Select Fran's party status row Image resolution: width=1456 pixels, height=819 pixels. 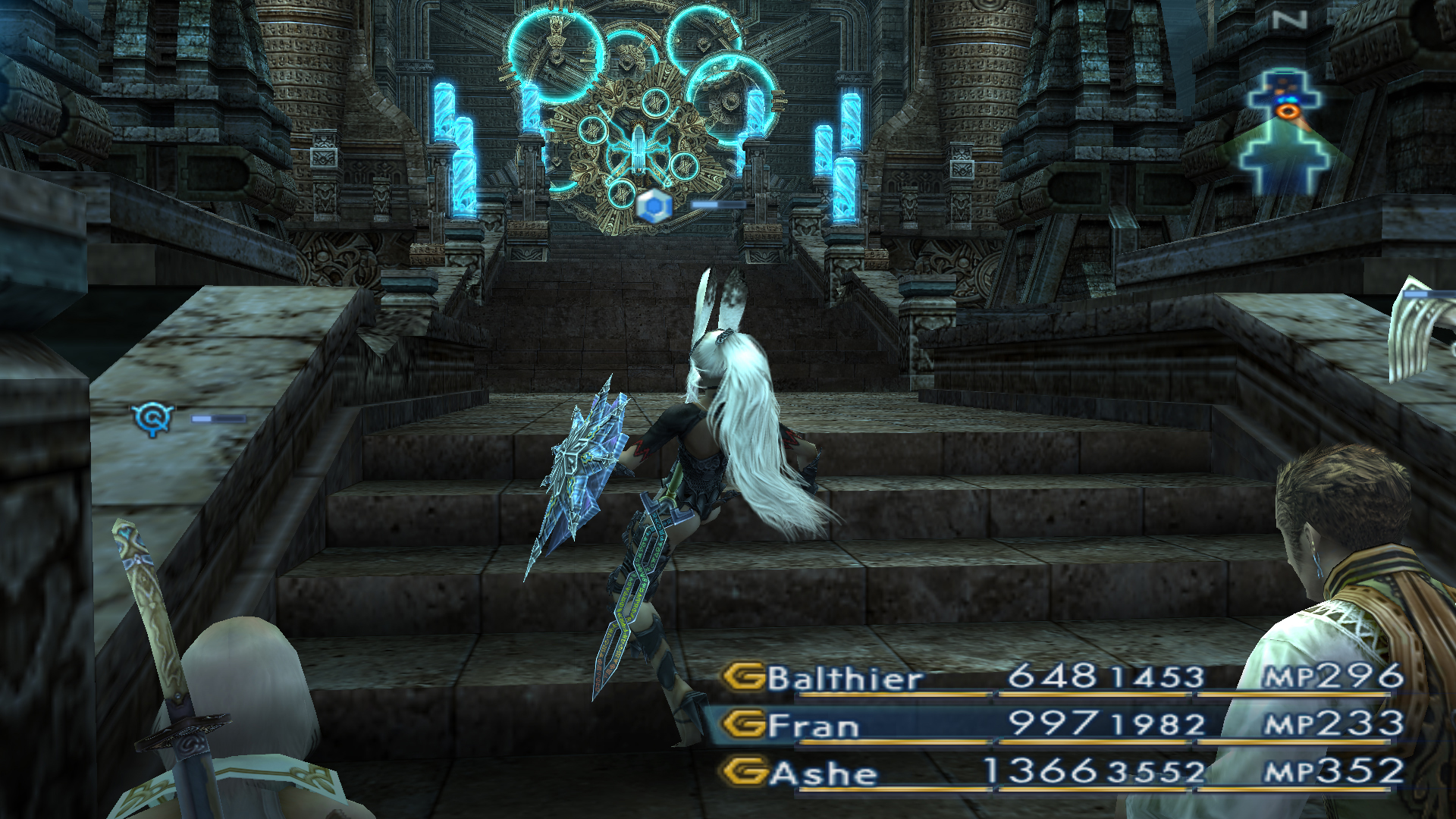coord(1062,725)
